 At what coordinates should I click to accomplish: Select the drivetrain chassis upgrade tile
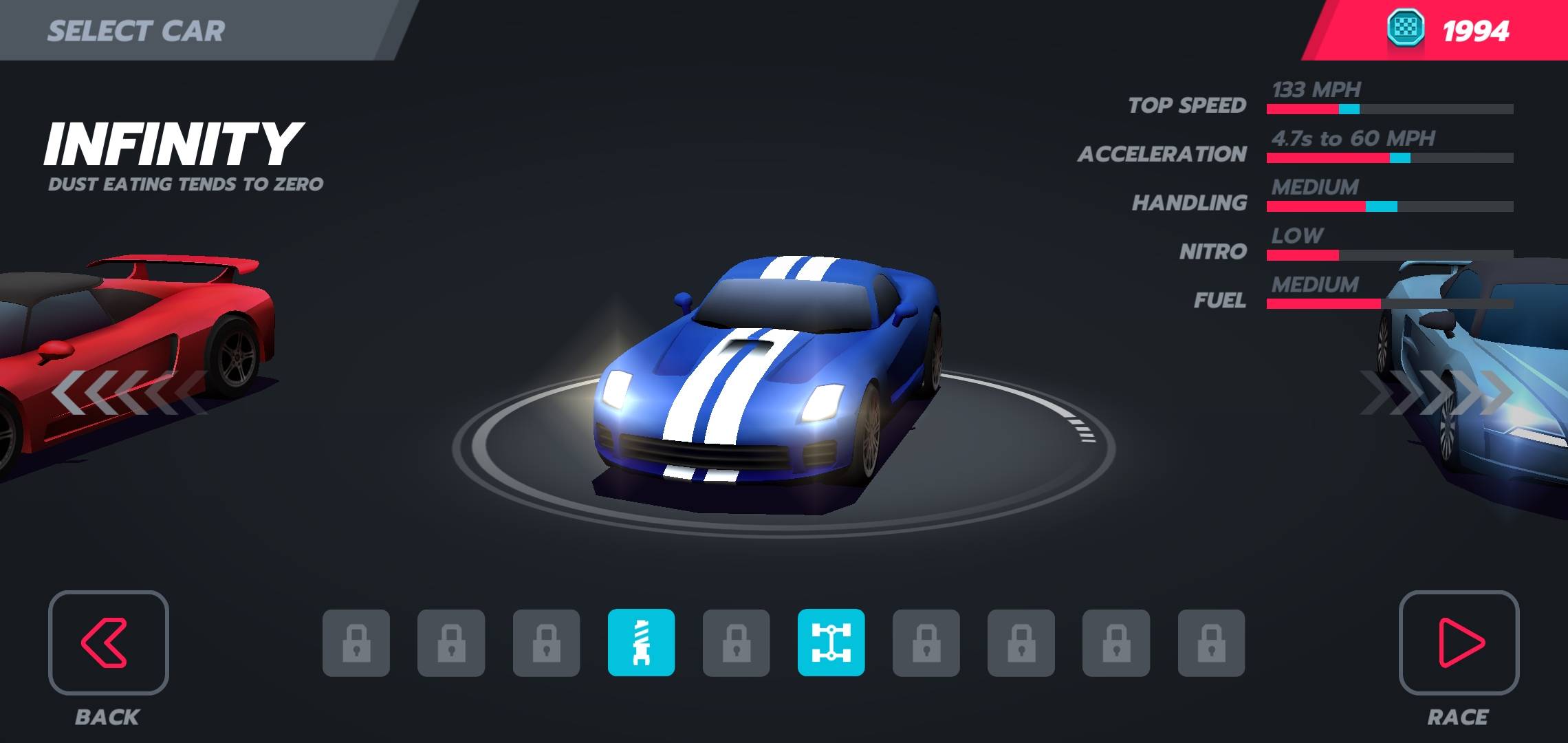[831, 643]
